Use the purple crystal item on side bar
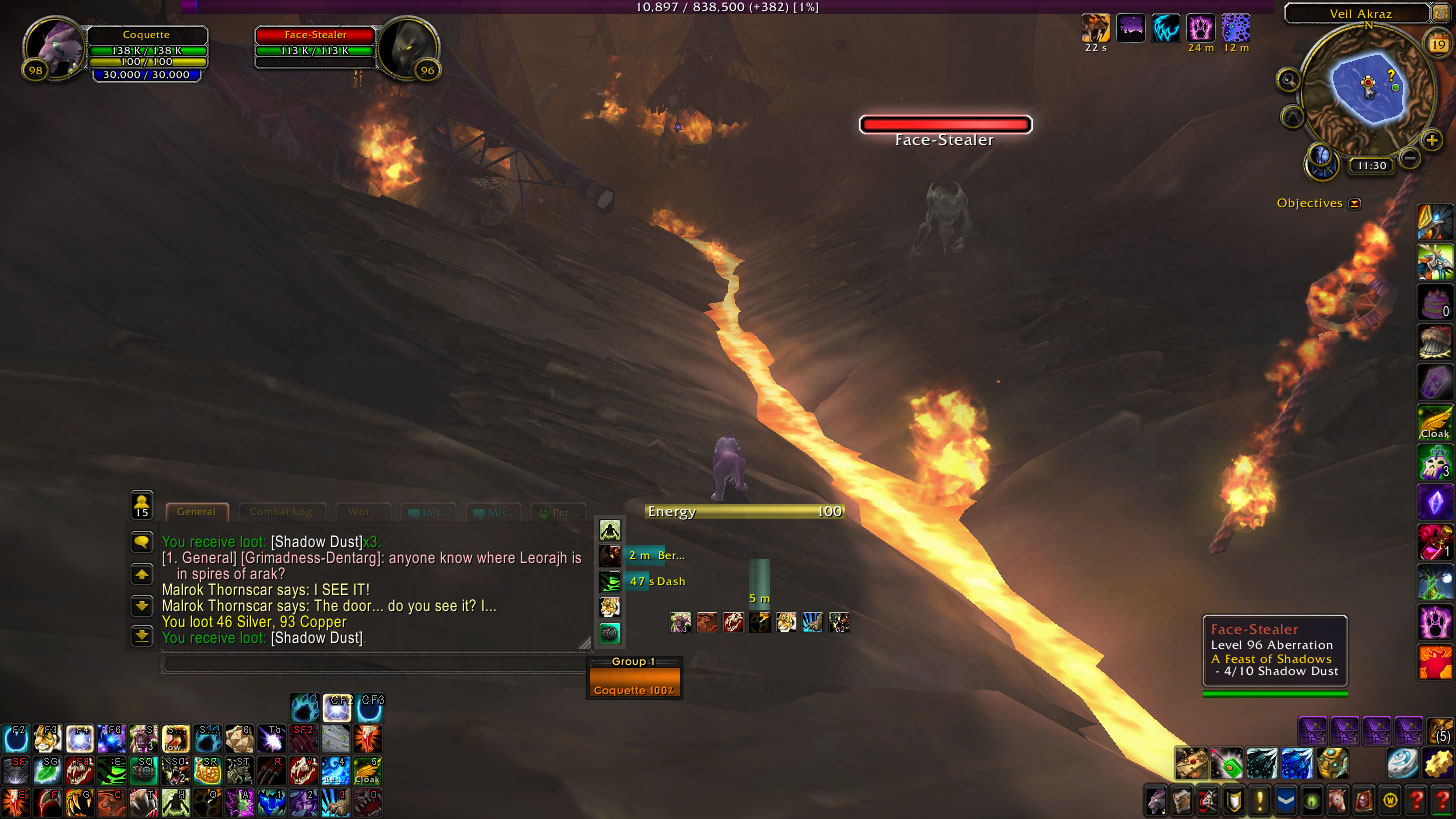This screenshot has width=1456, height=819. tap(1434, 501)
